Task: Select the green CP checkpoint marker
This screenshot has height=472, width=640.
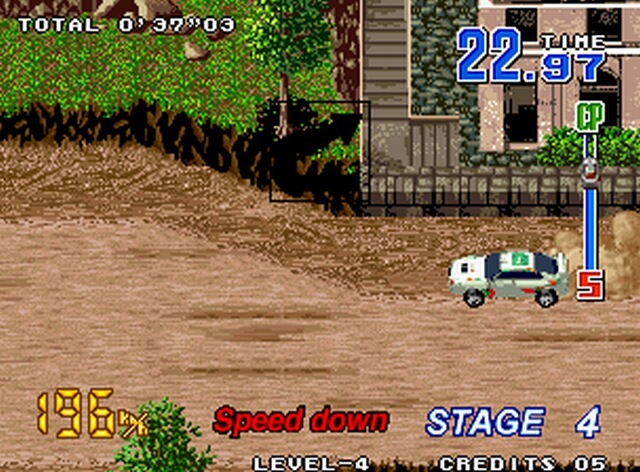Action: (x=587, y=115)
